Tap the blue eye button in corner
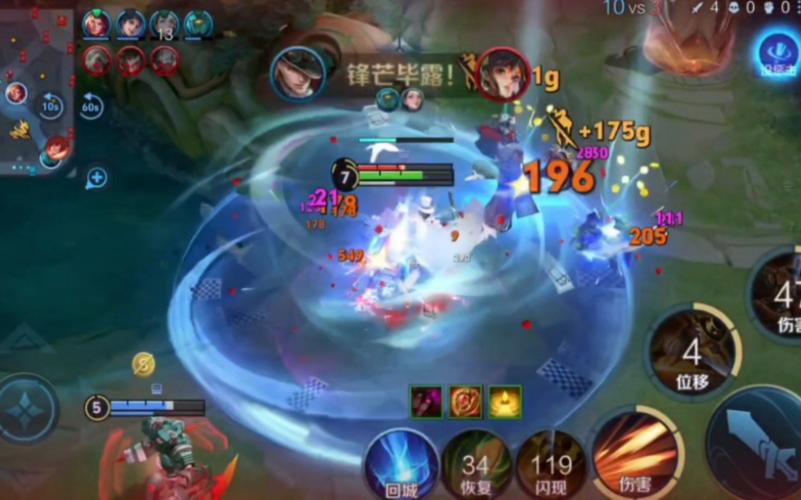Screen dimensions: 801x500 (x=776, y=52)
